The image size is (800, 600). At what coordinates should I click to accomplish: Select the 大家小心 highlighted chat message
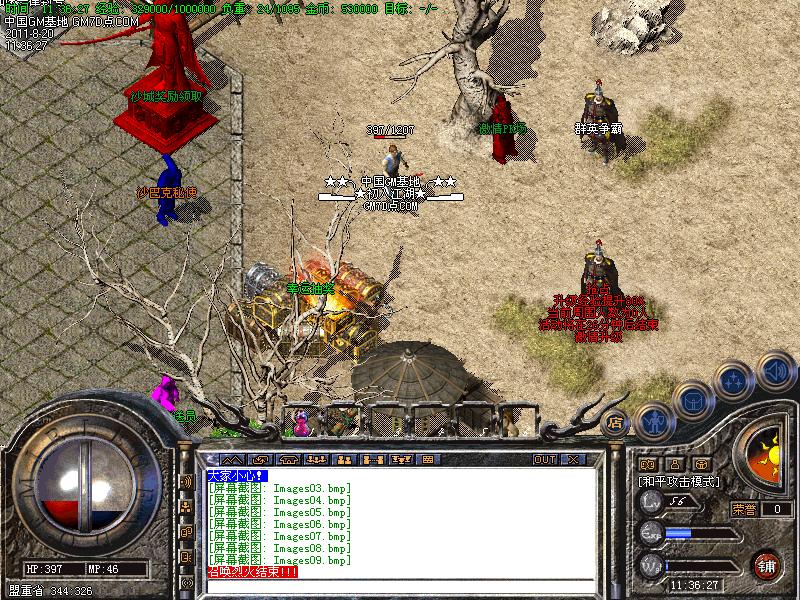pos(231,475)
